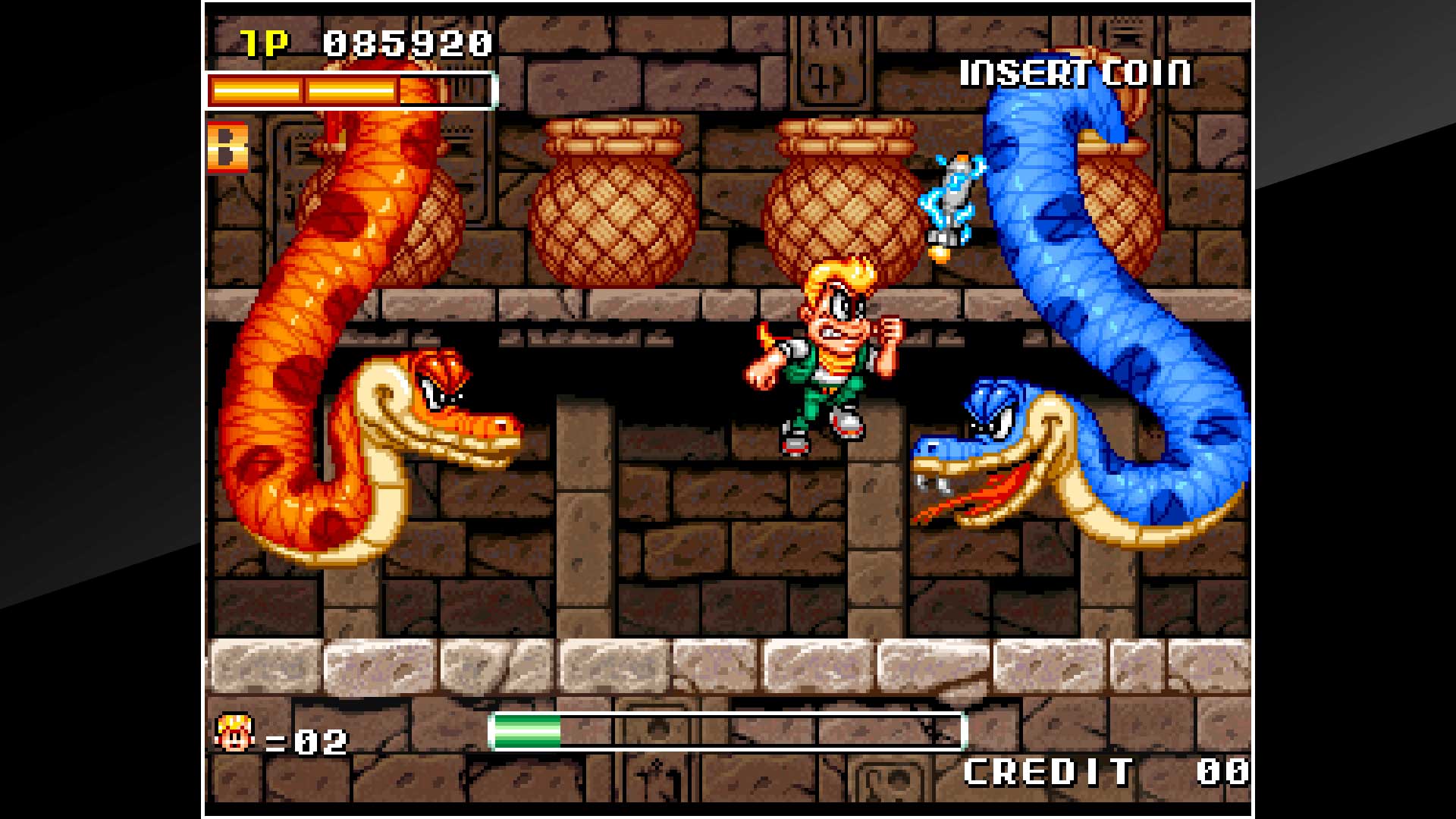Toggle the yellow segment of the health bar
Viewport: 1456px width, 819px height.
(x=303, y=89)
